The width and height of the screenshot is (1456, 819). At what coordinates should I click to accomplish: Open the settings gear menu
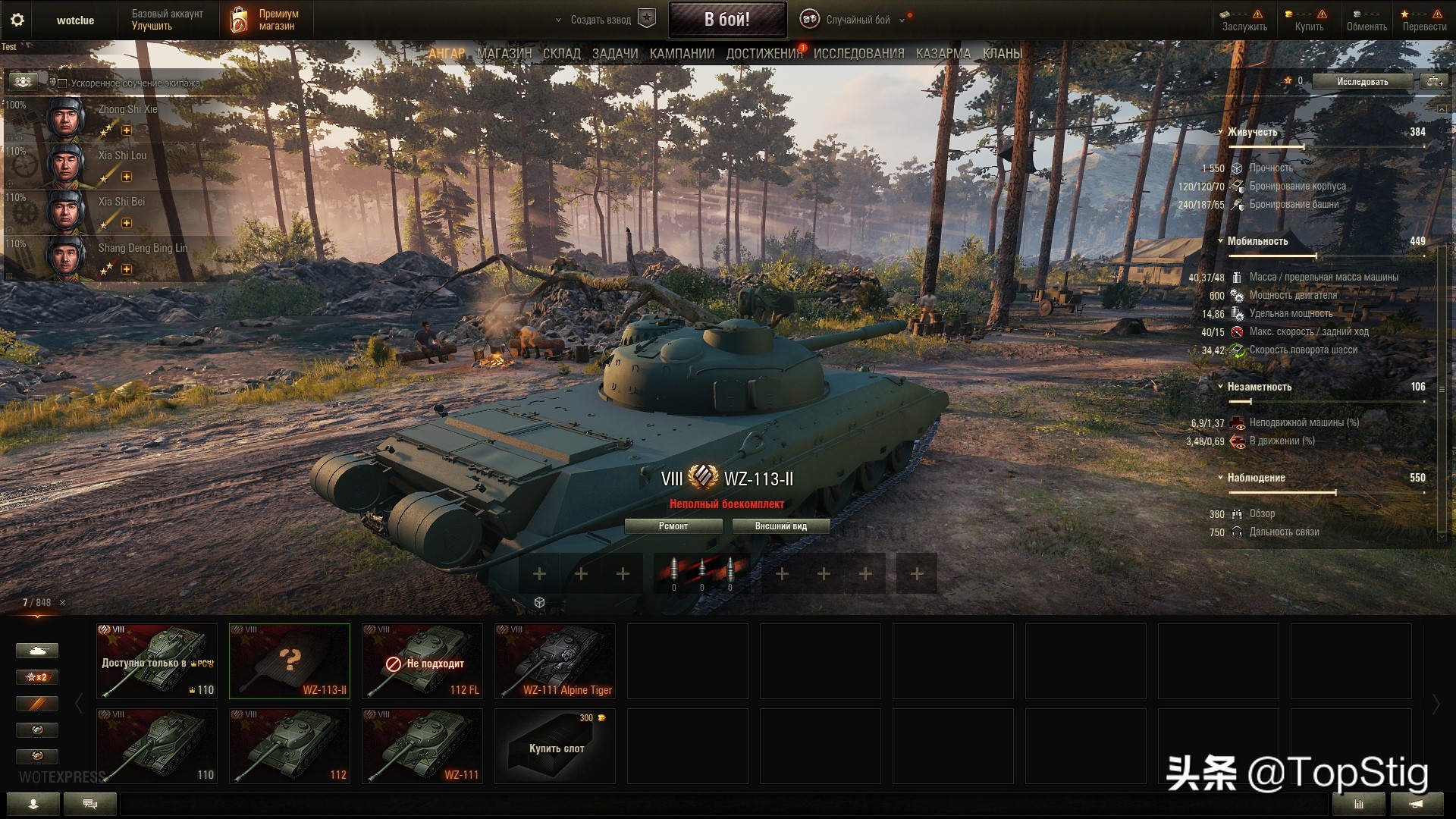[x=17, y=20]
